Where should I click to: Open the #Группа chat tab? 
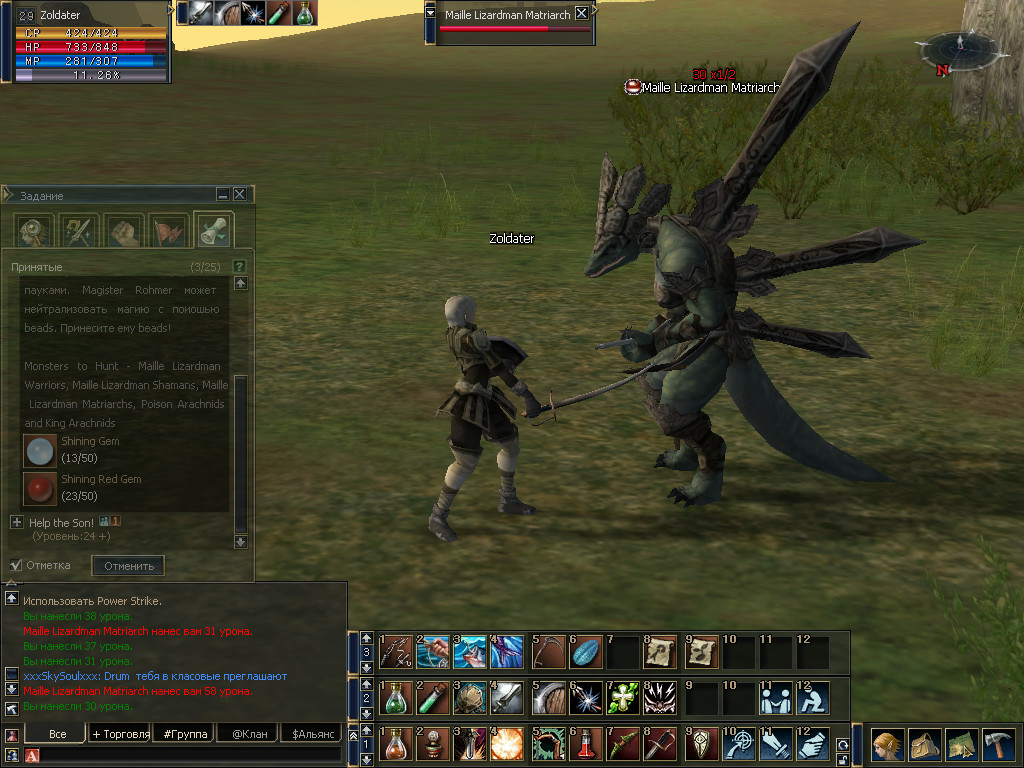tap(185, 734)
